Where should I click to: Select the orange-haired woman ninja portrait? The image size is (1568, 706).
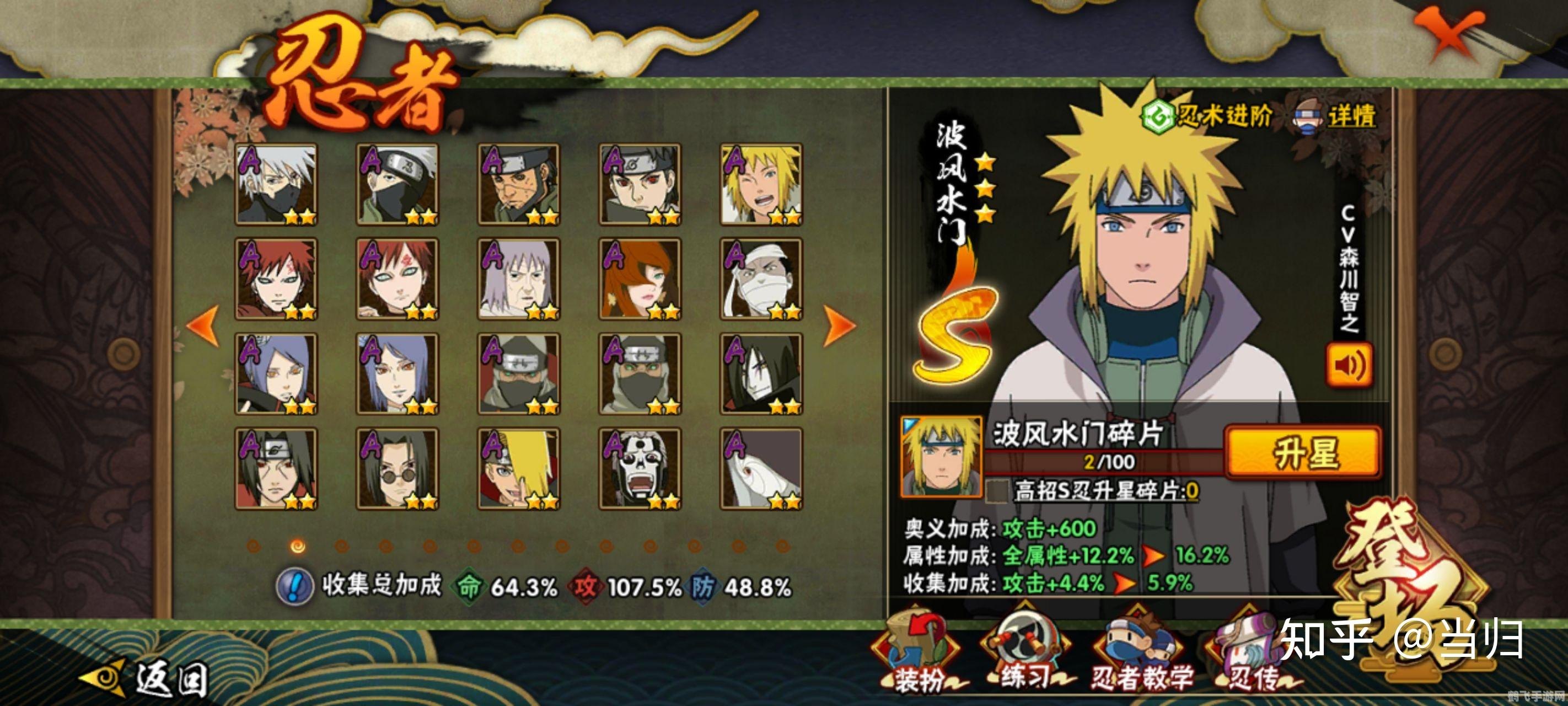pyautogui.click(x=639, y=279)
